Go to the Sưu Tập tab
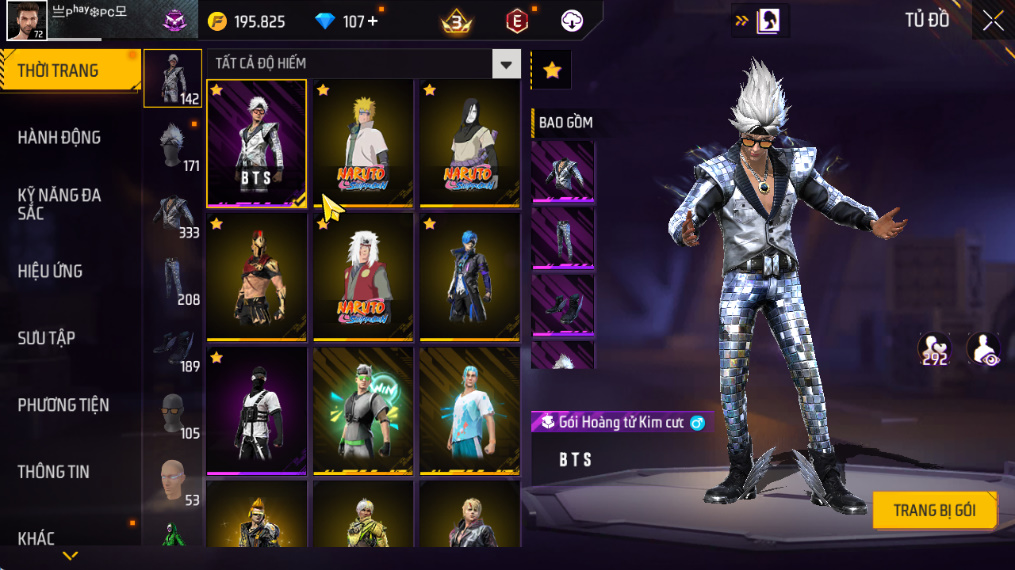The height and width of the screenshot is (570, 1015). coord(46,338)
